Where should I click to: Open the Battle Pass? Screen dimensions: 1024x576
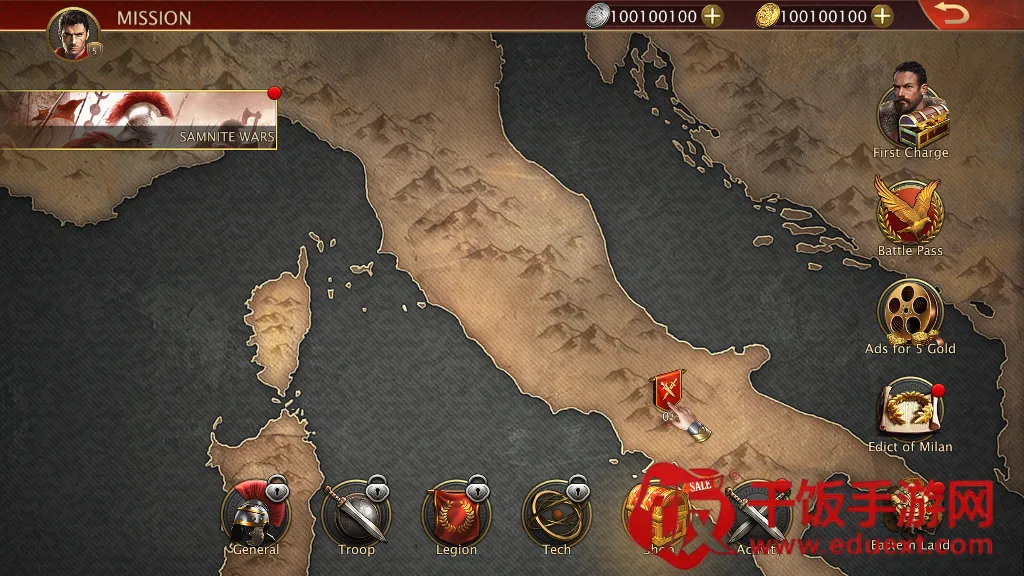coord(909,211)
